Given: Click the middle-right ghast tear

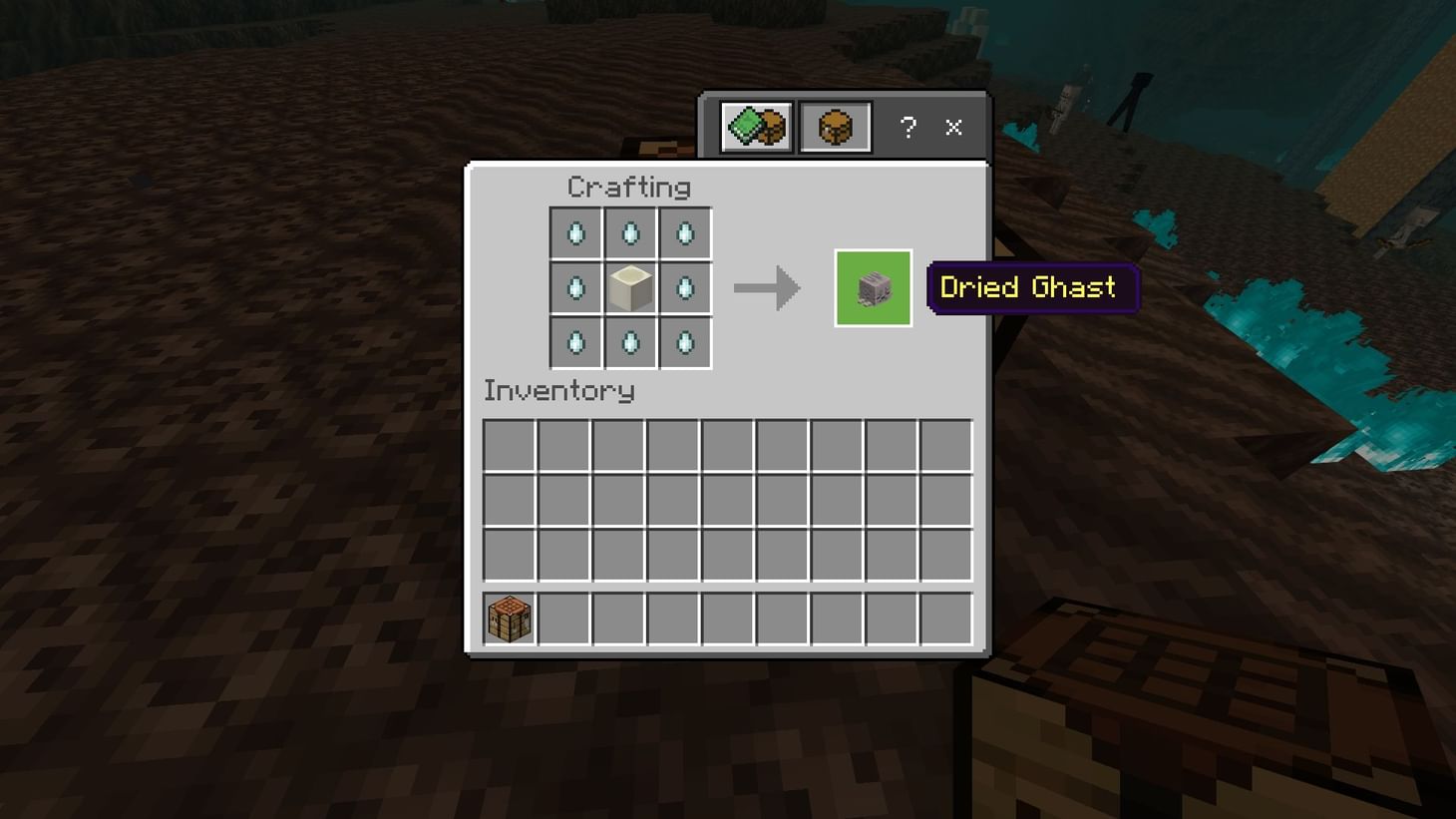Looking at the screenshot, I should (685, 287).
